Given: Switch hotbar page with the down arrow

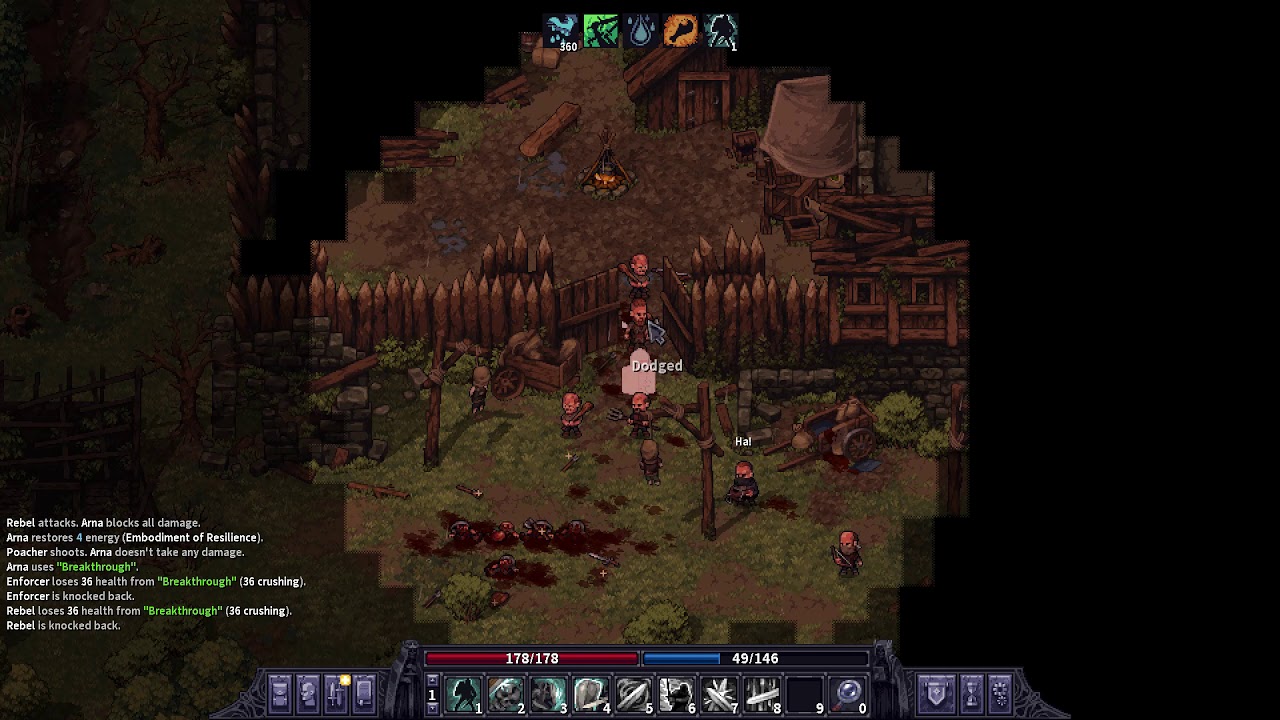Looking at the screenshot, I should [432, 708].
